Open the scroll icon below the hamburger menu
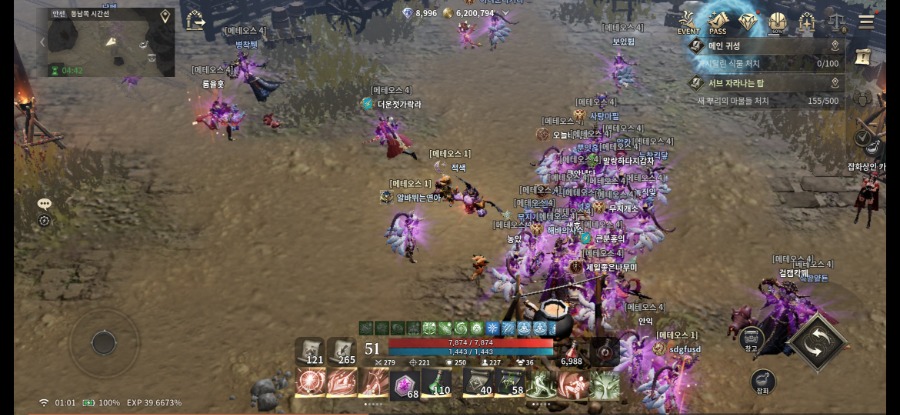Screen dimensions: 900x415 tap(864, 58)
